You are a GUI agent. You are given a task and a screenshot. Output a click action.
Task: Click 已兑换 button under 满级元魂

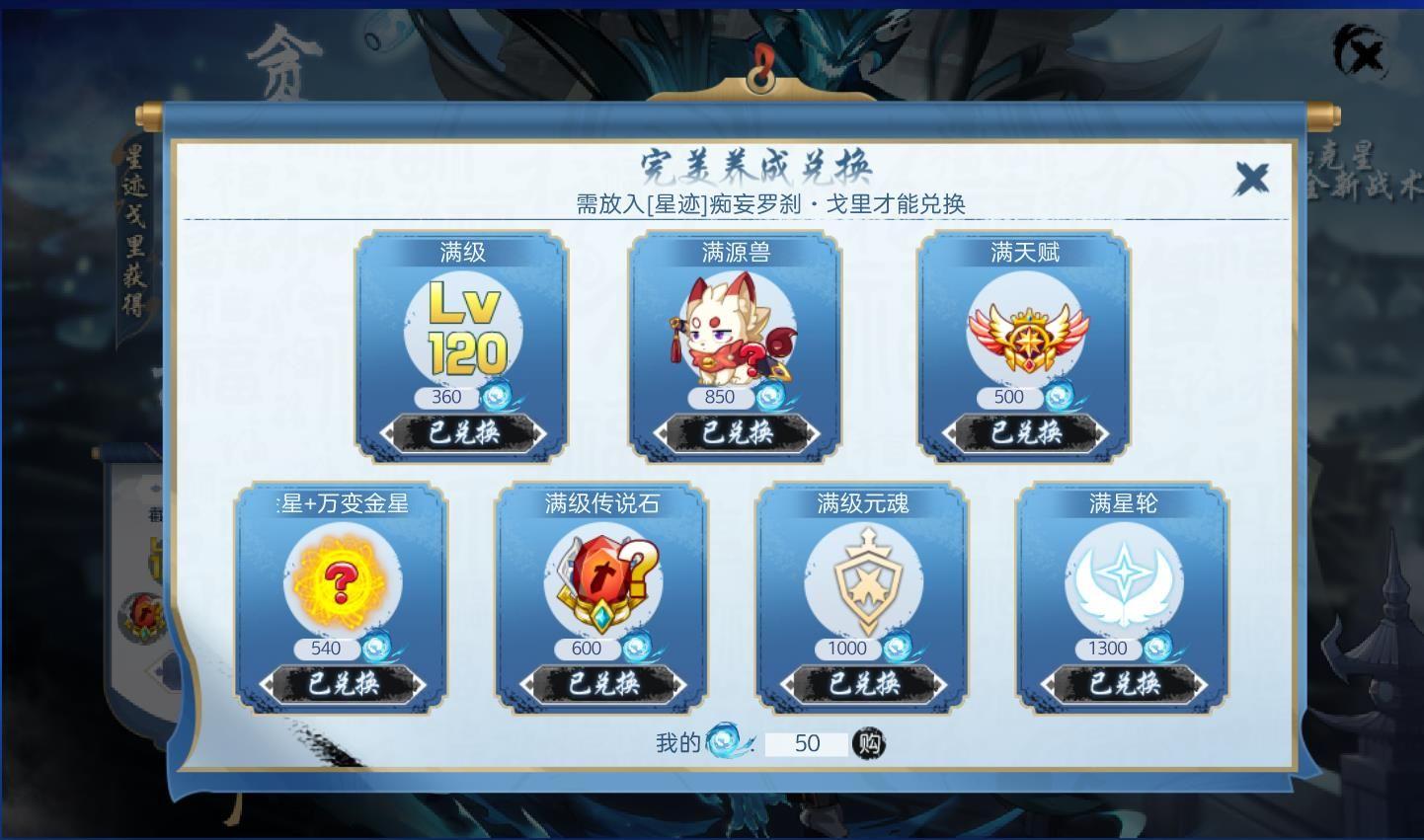[x=863, y=683]
